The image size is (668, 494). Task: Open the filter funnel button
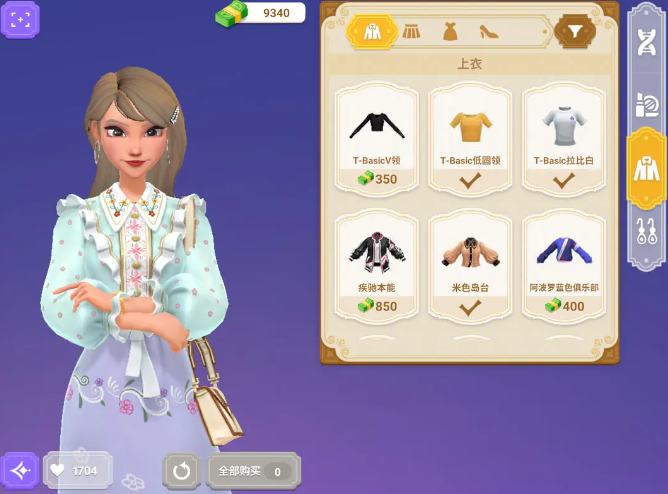point(575,32)
